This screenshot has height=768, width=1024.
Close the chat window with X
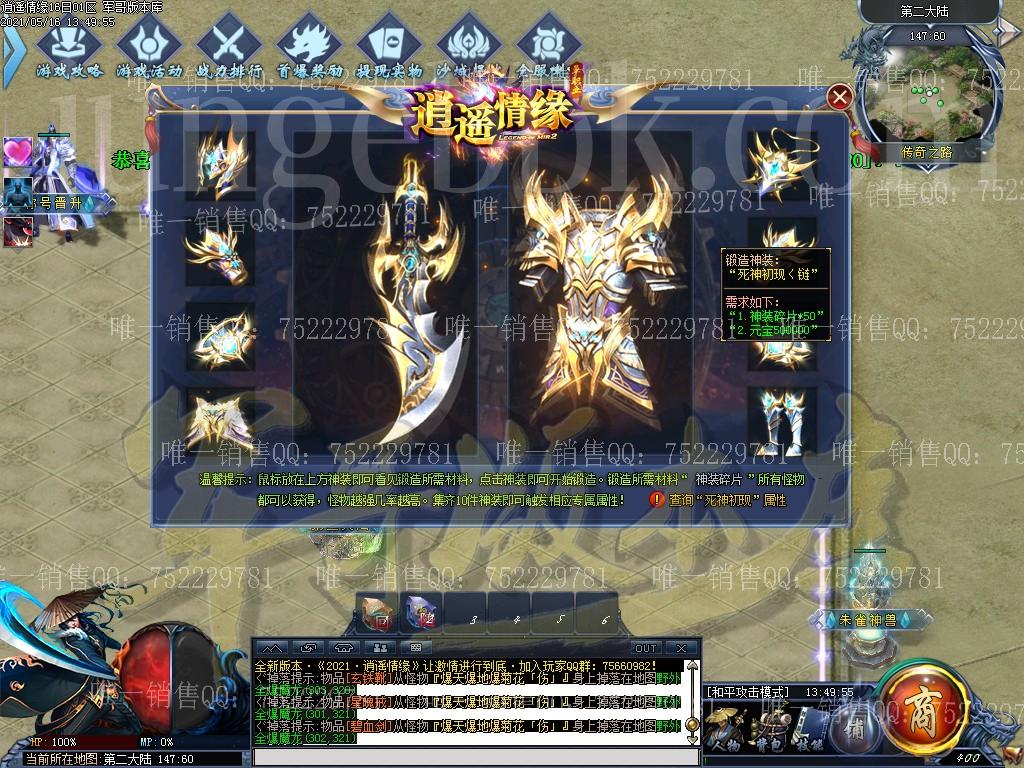pyautogui.click(x=680, y=648)
